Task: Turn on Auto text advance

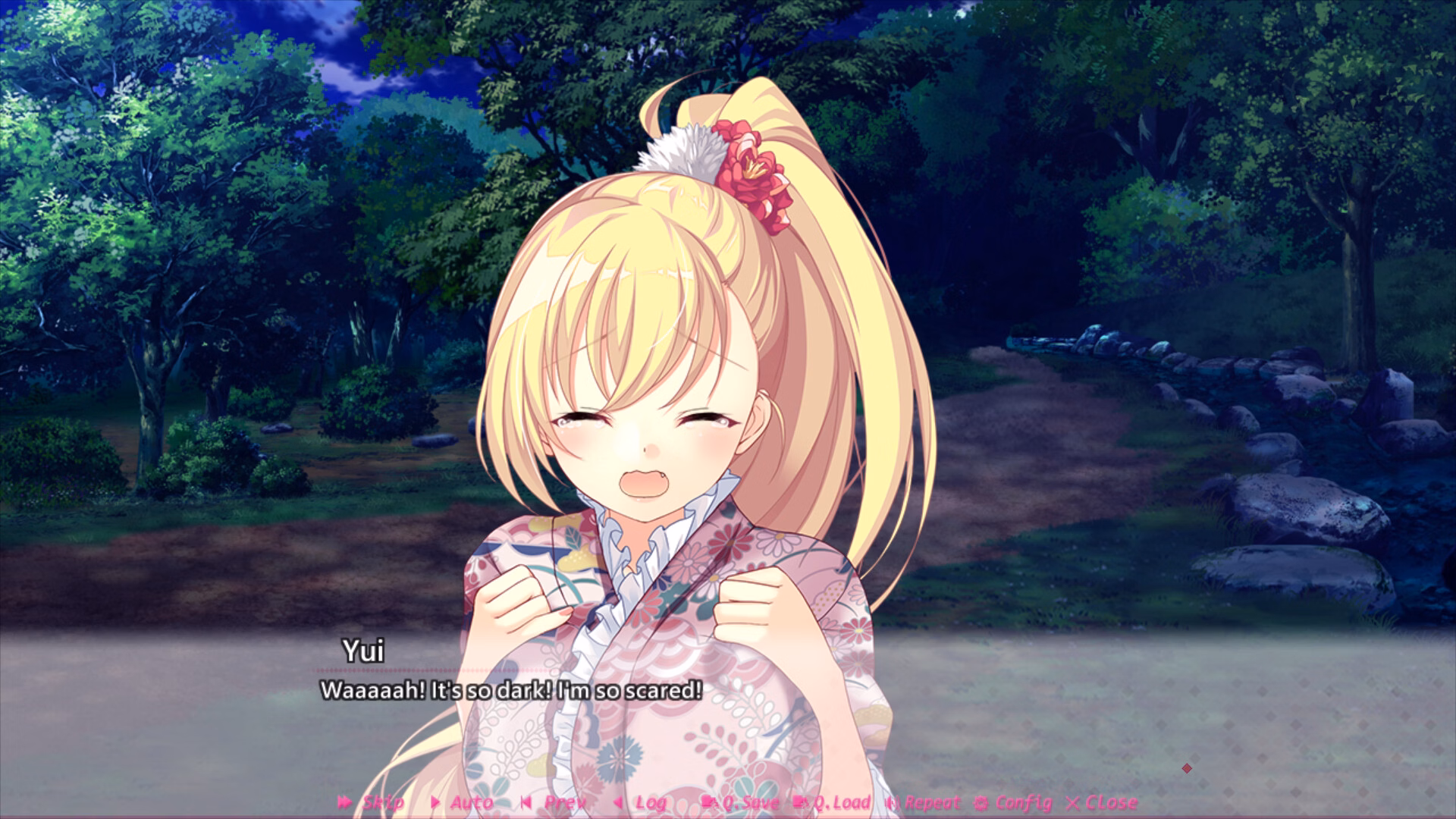Action: (461, 802)
